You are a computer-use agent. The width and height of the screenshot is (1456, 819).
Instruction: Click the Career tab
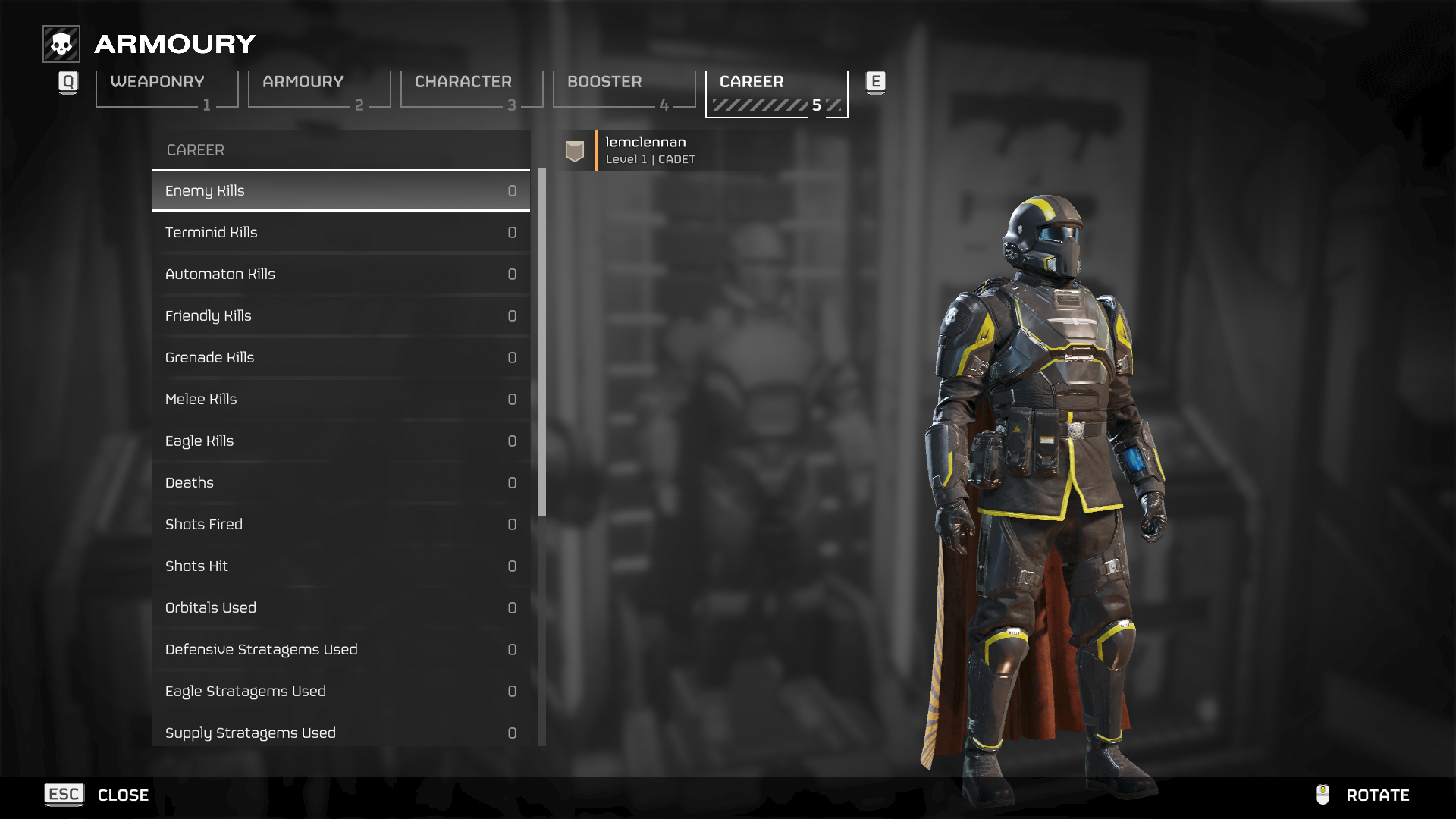(777, 89)
